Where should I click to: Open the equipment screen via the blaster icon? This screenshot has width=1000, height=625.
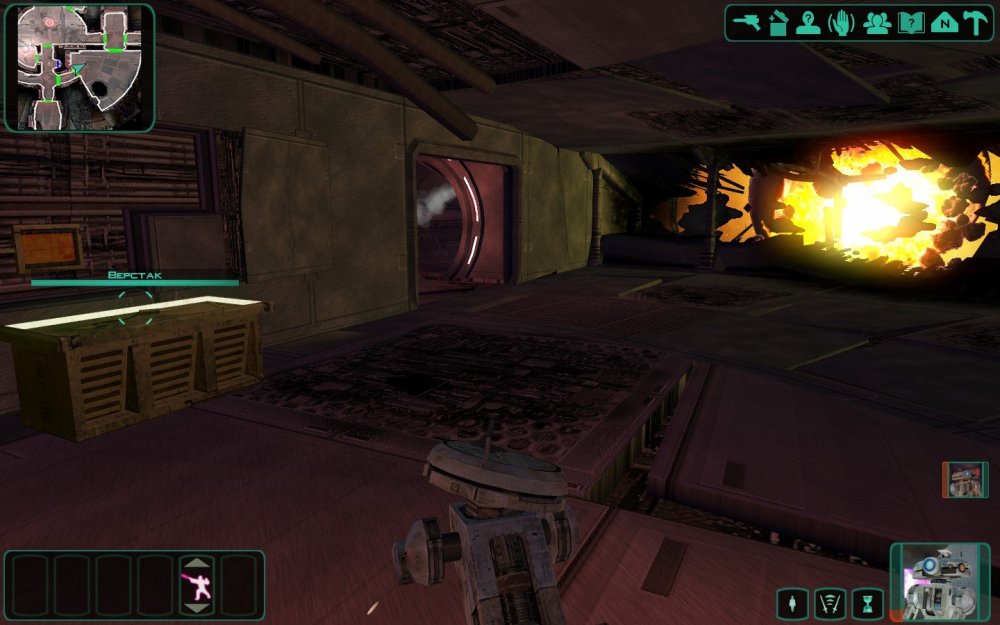(x=747, y=23)
